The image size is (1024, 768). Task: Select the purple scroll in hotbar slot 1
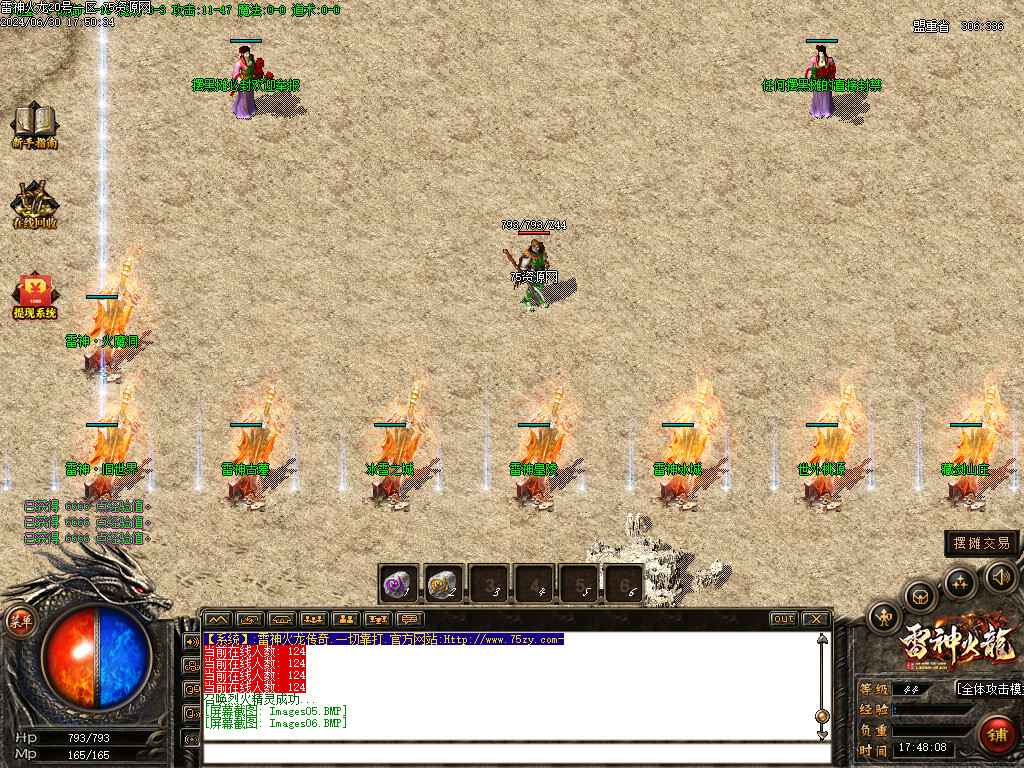[x=398, y=584]
